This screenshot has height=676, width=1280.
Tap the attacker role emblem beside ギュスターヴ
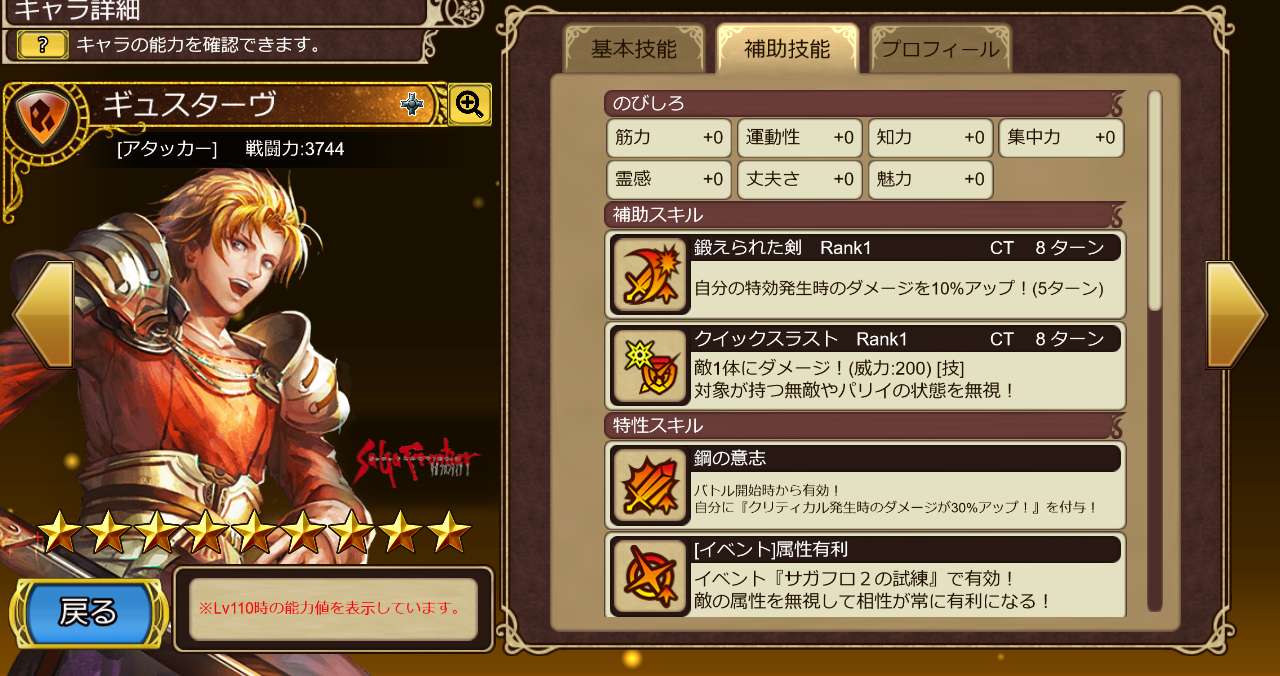[44, 112]
